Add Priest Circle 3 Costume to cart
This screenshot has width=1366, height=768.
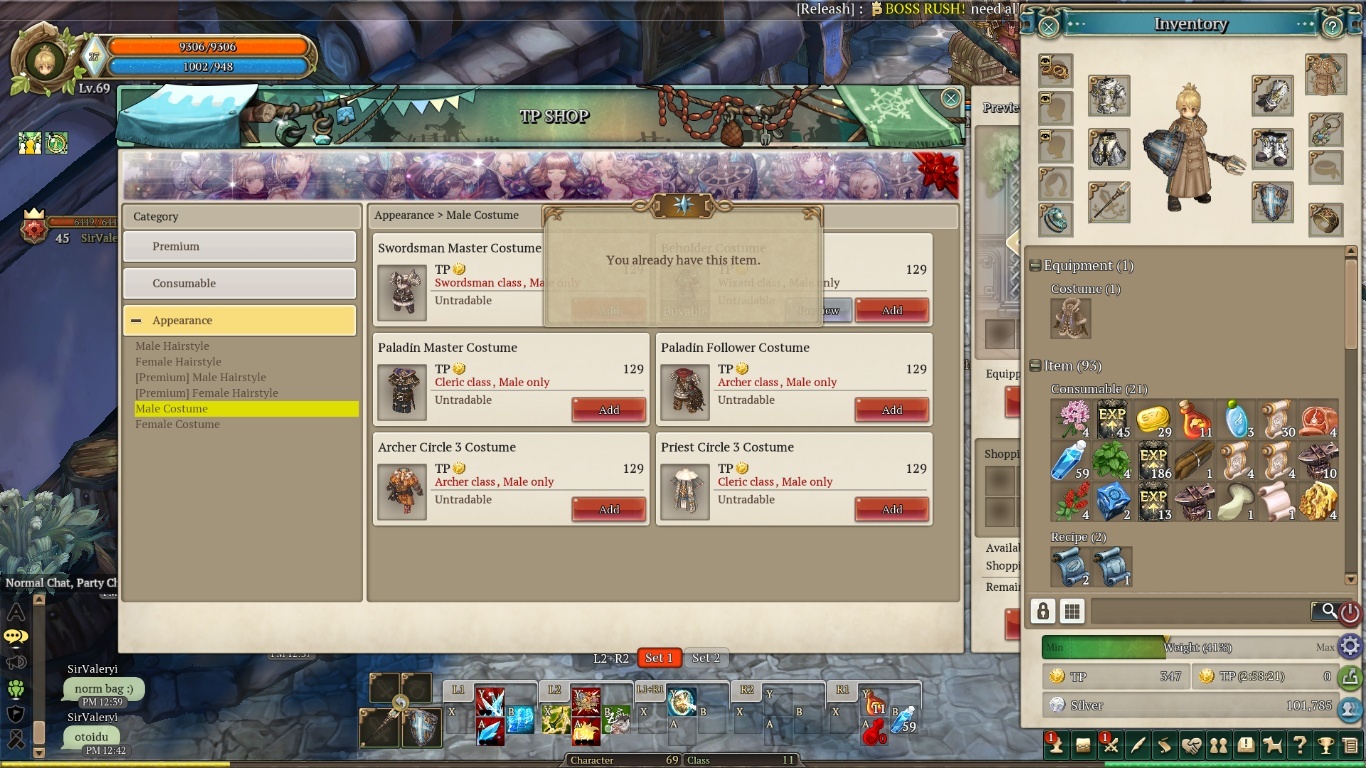891,510
